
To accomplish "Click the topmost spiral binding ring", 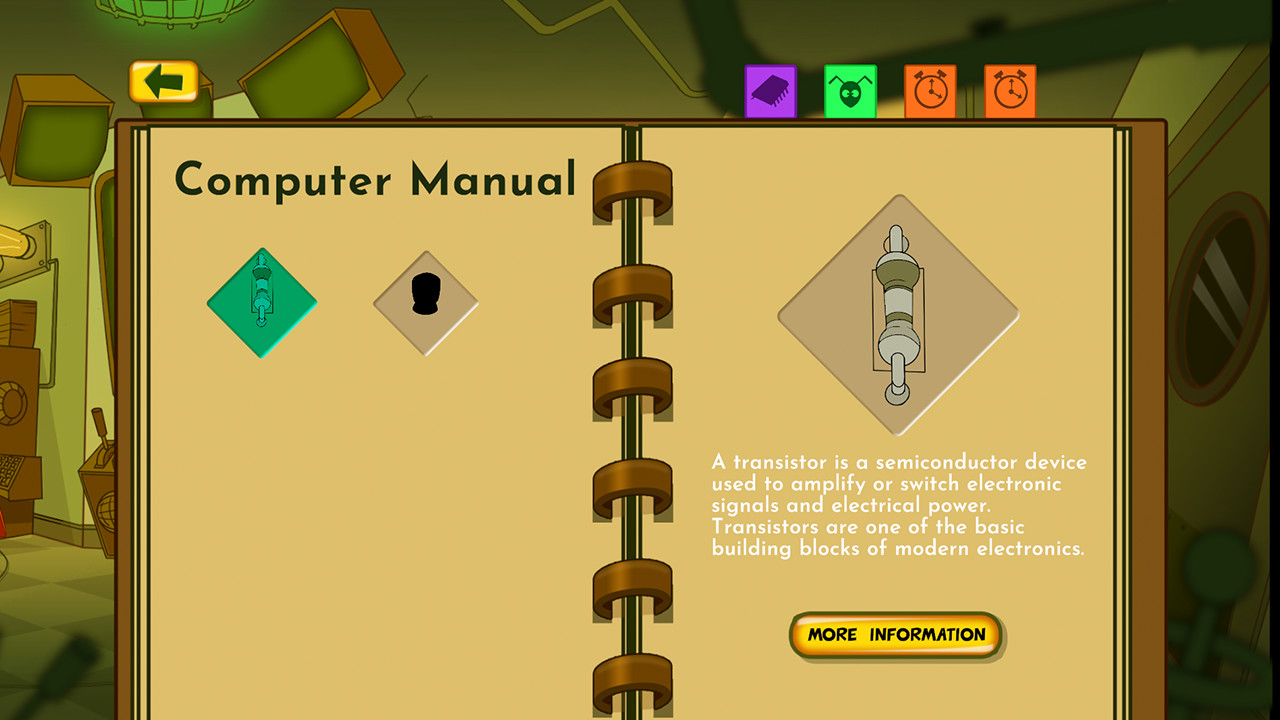I will pyautogui.click(x=633, y=190).
